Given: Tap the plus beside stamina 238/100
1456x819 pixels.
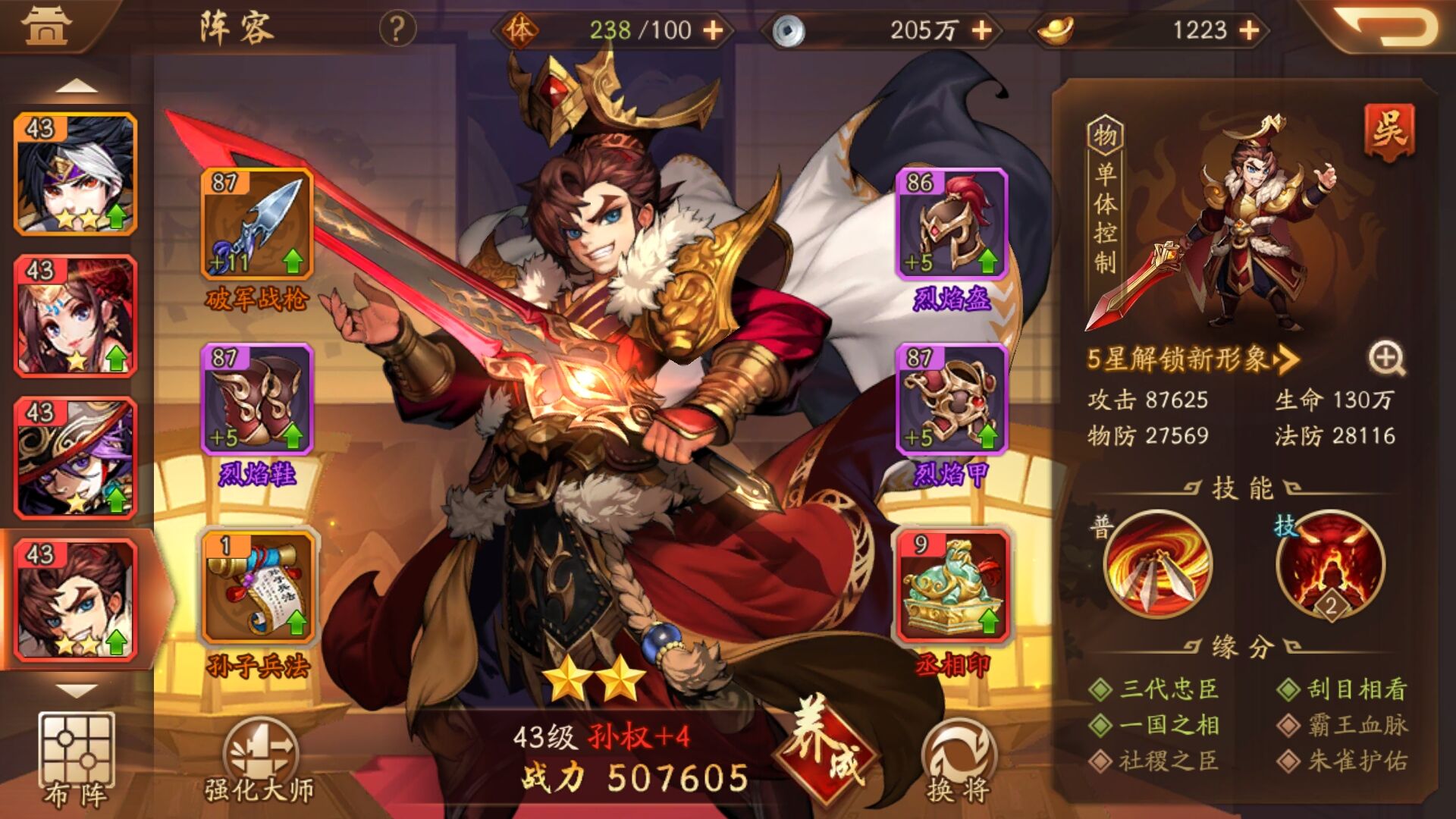Looking at the screenshot, I should click(x=713, y=32).
